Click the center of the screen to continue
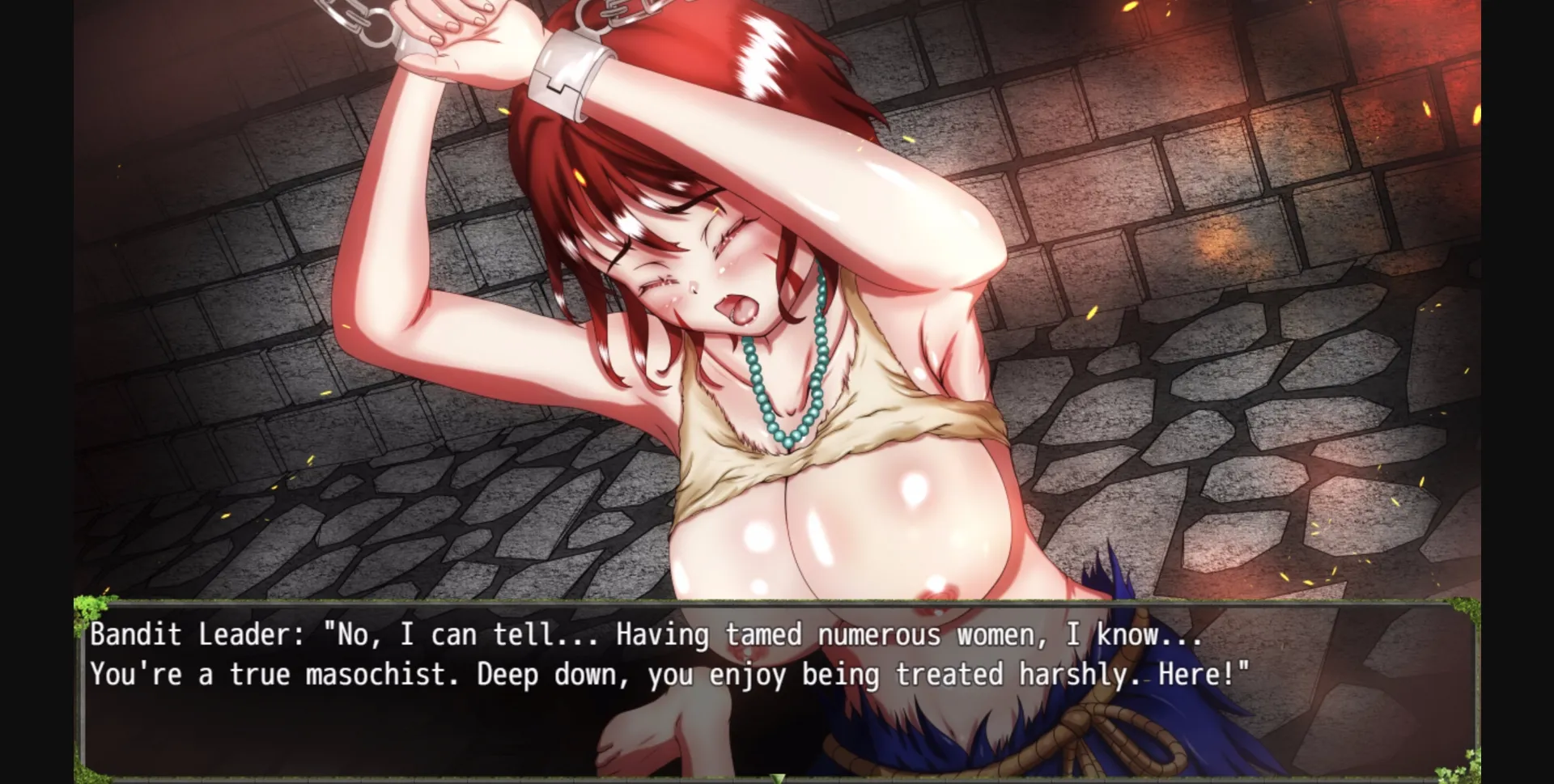 pyautogui.click(x=777, y=392)
